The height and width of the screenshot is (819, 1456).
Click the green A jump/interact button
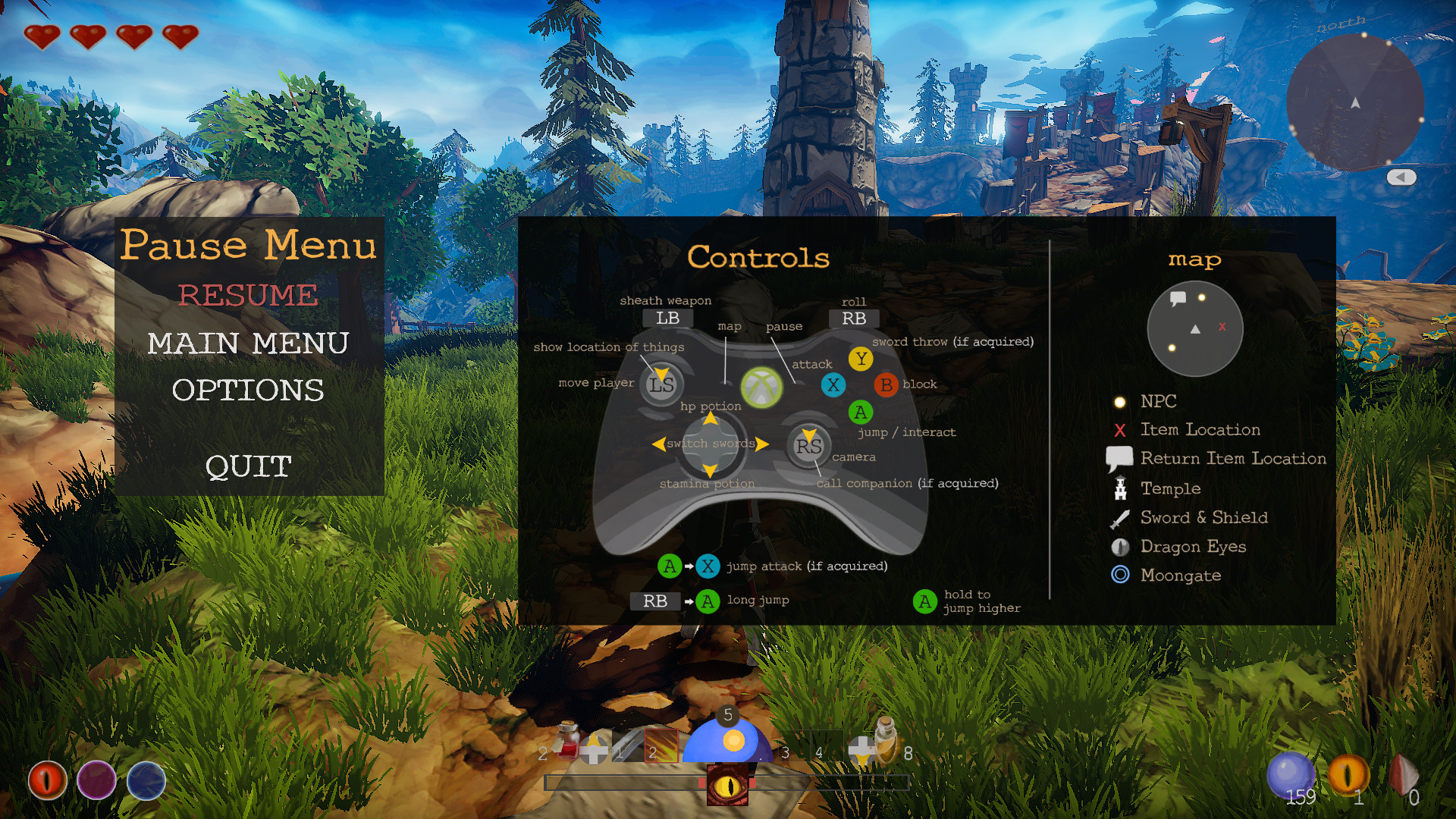pos(861,413)
